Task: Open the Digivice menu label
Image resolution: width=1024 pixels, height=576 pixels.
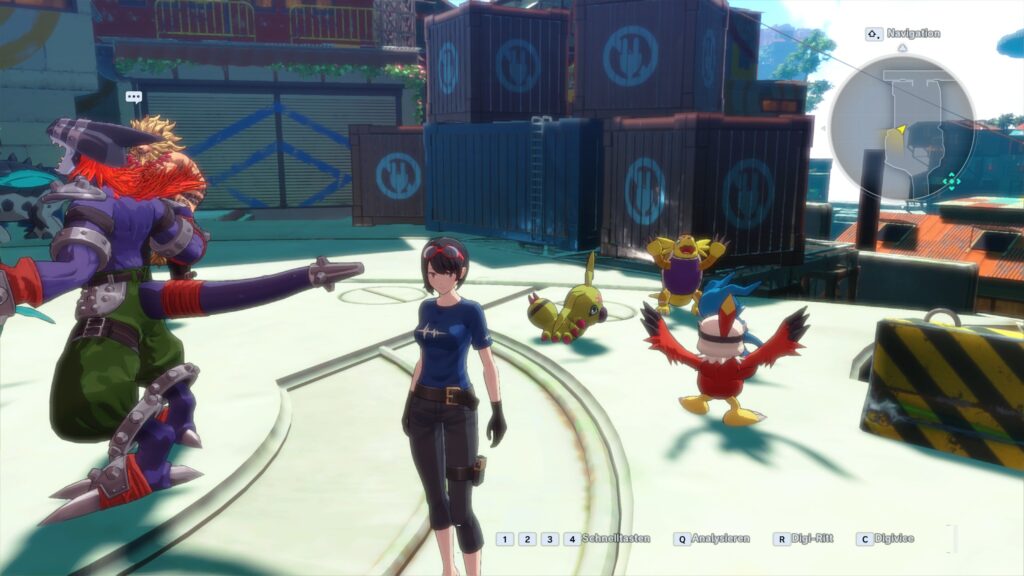Action: coord(896,539)
